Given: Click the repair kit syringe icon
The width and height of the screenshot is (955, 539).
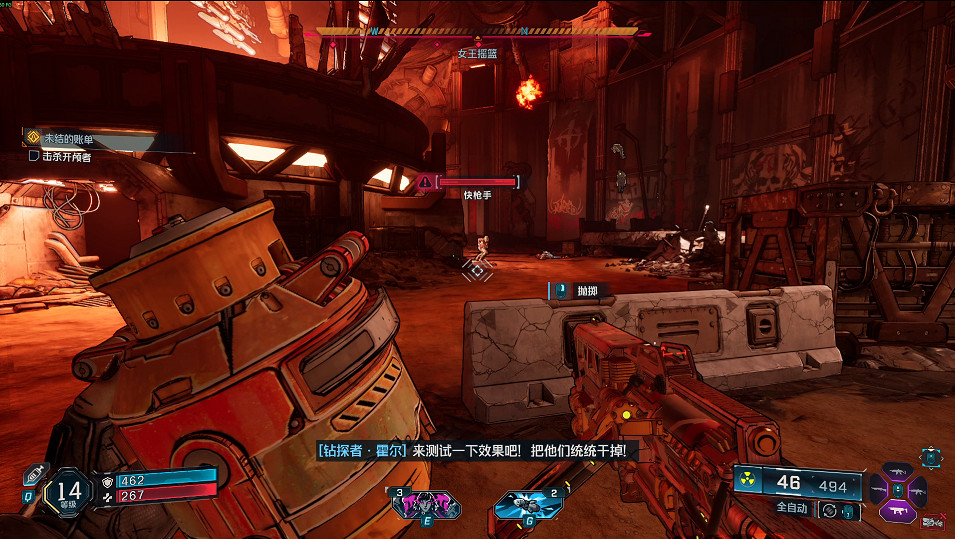Looking at the screenshot, I should 35,475.
